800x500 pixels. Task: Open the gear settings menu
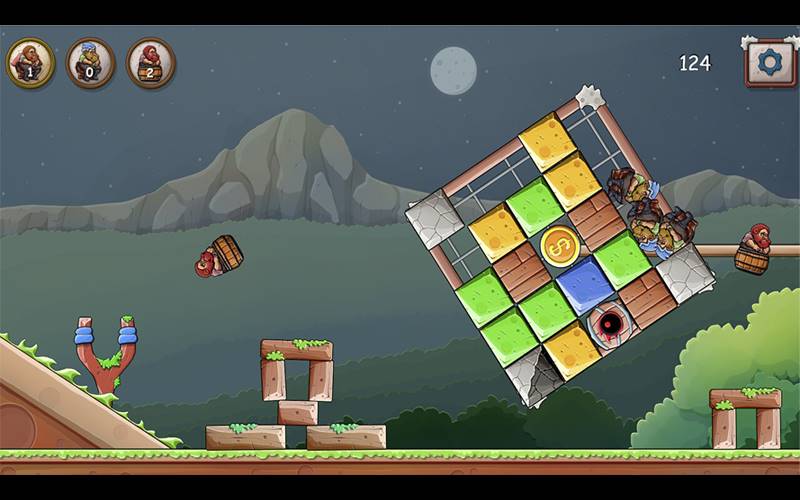point(769,63)
